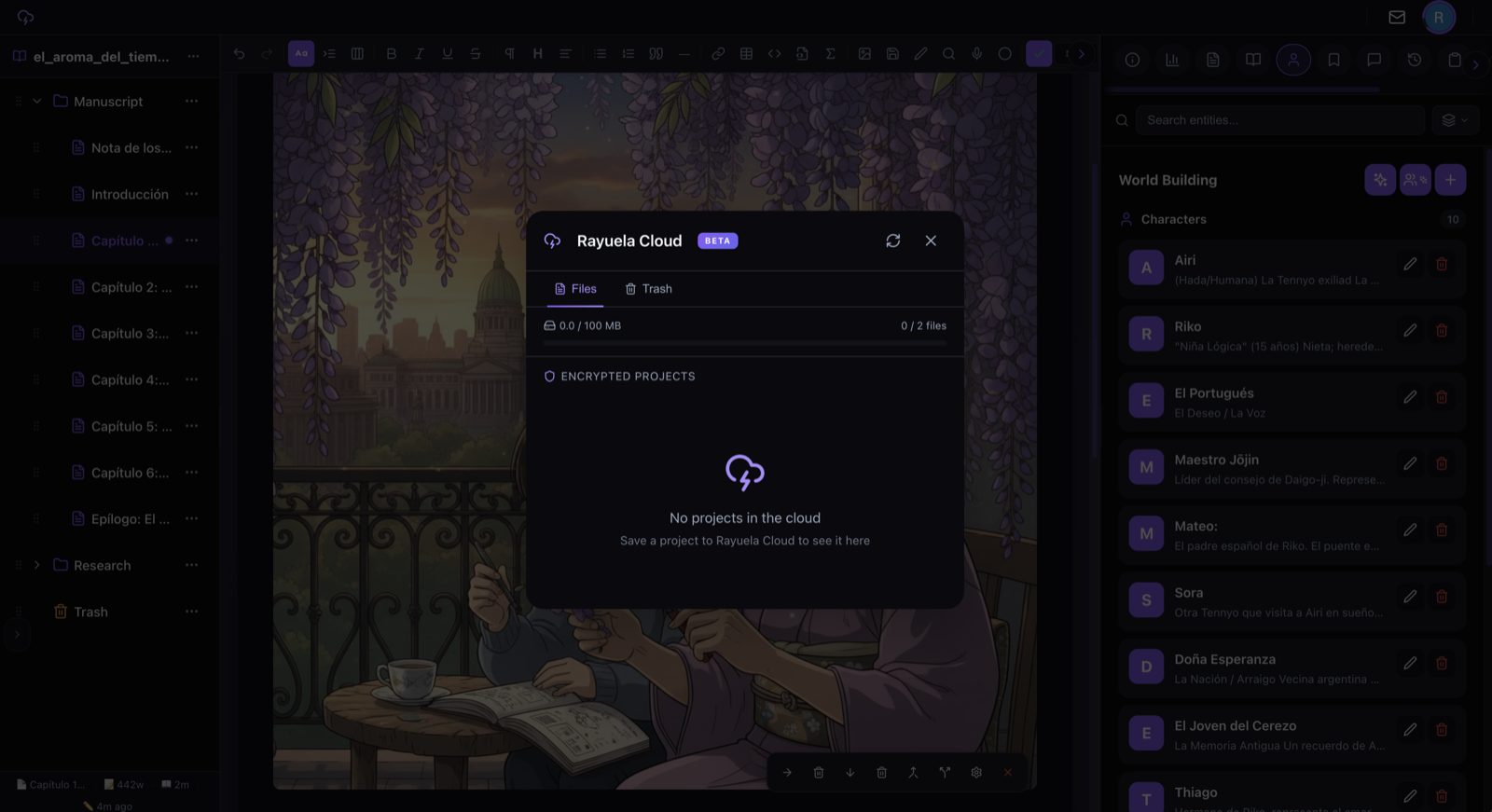Refresh the Rayuela Cloud file list
Image resolution: width=1492 pixels, height=812 pixels.
[x=893, y=241]
